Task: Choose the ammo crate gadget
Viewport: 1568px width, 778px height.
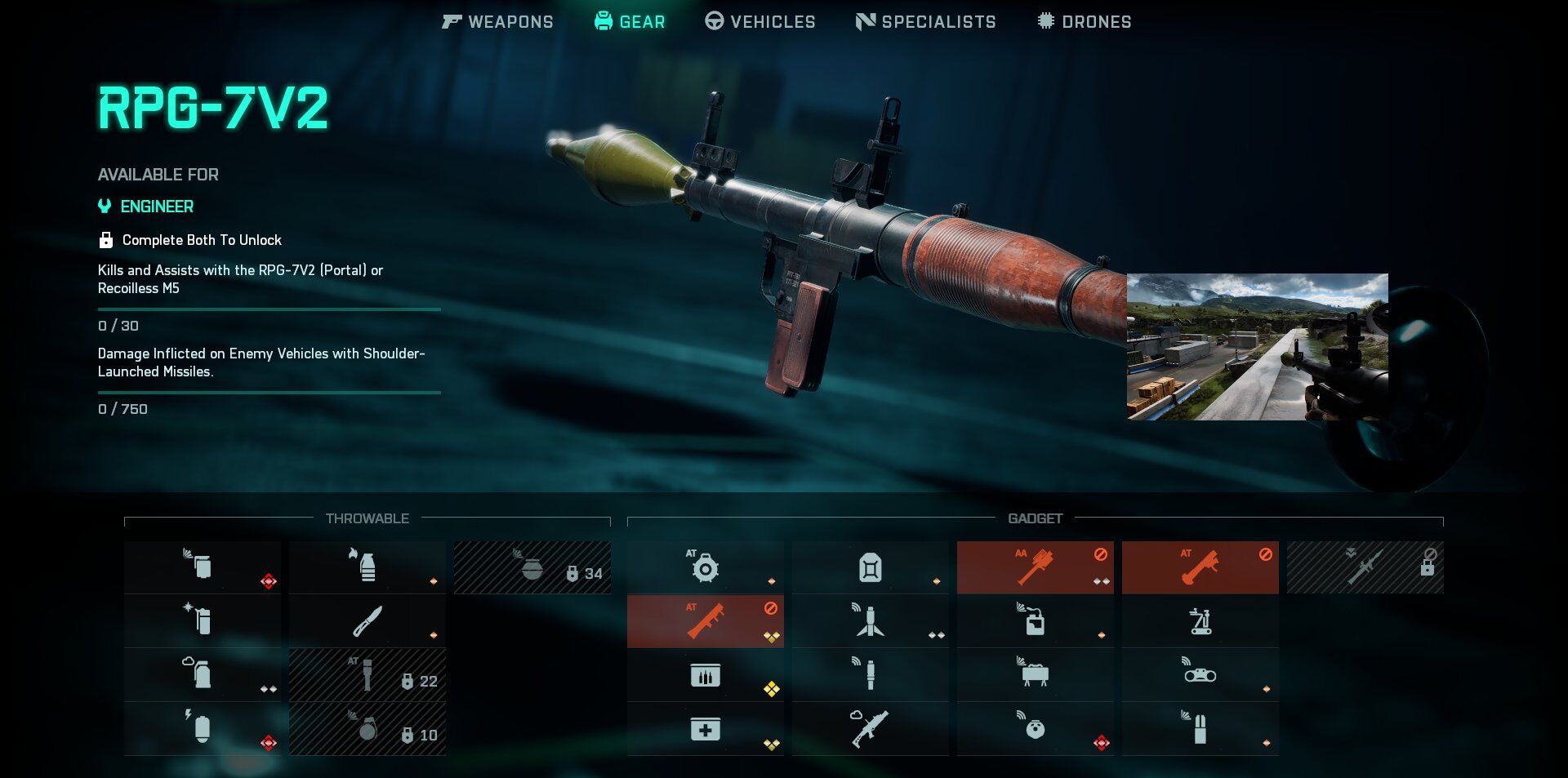Action: 705,675
